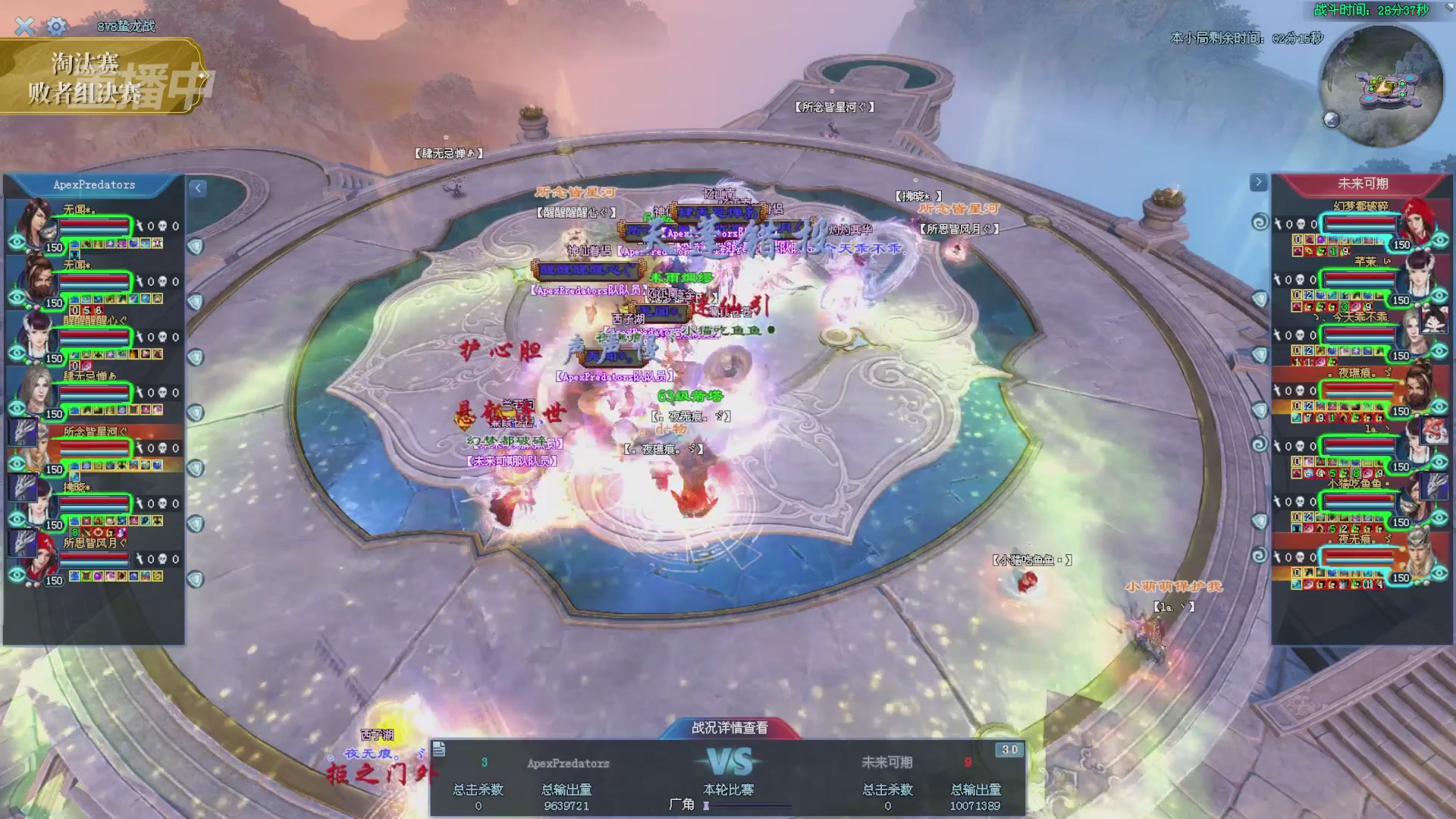
Task: Click the shield icon beside 醒醒醒醒心
Action: click(196, 357)
